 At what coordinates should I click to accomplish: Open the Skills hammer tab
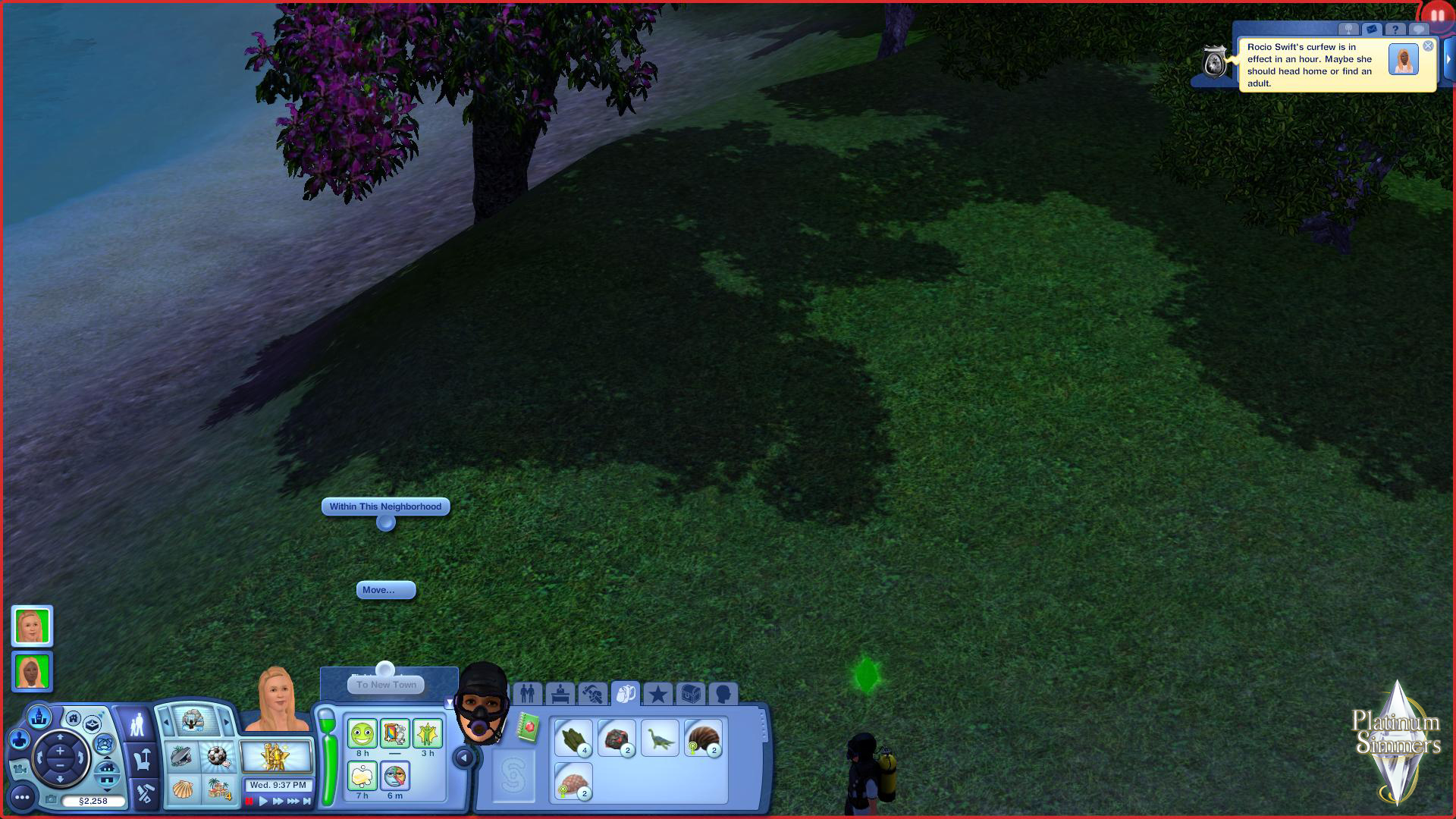(593, 694)
